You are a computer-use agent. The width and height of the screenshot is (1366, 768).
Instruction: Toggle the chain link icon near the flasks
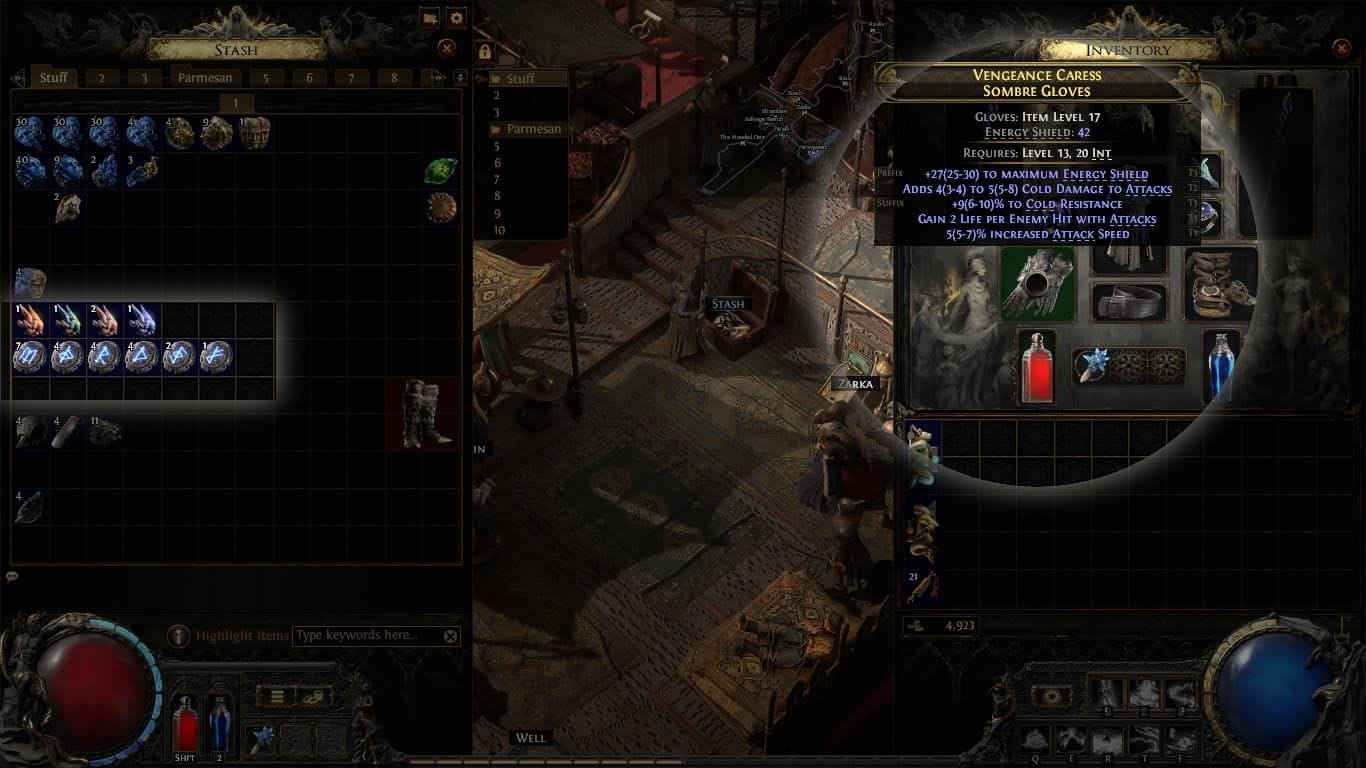[312, 697]
